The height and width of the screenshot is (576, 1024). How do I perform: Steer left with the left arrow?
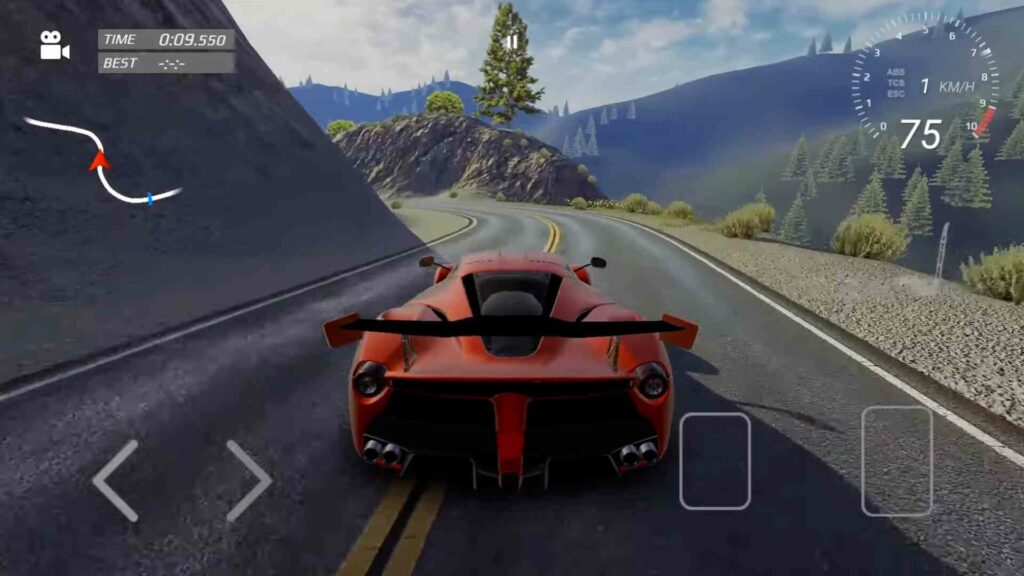point(115,480)
